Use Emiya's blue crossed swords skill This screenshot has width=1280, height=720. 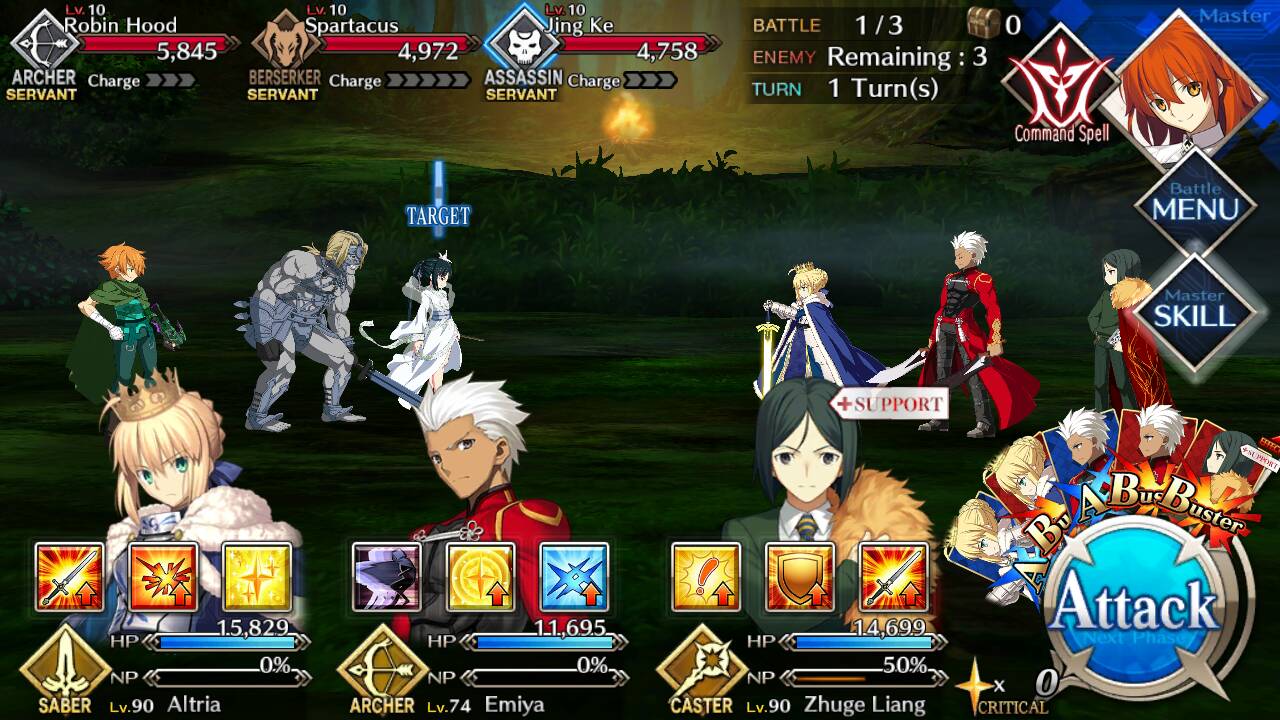[574, 577]
